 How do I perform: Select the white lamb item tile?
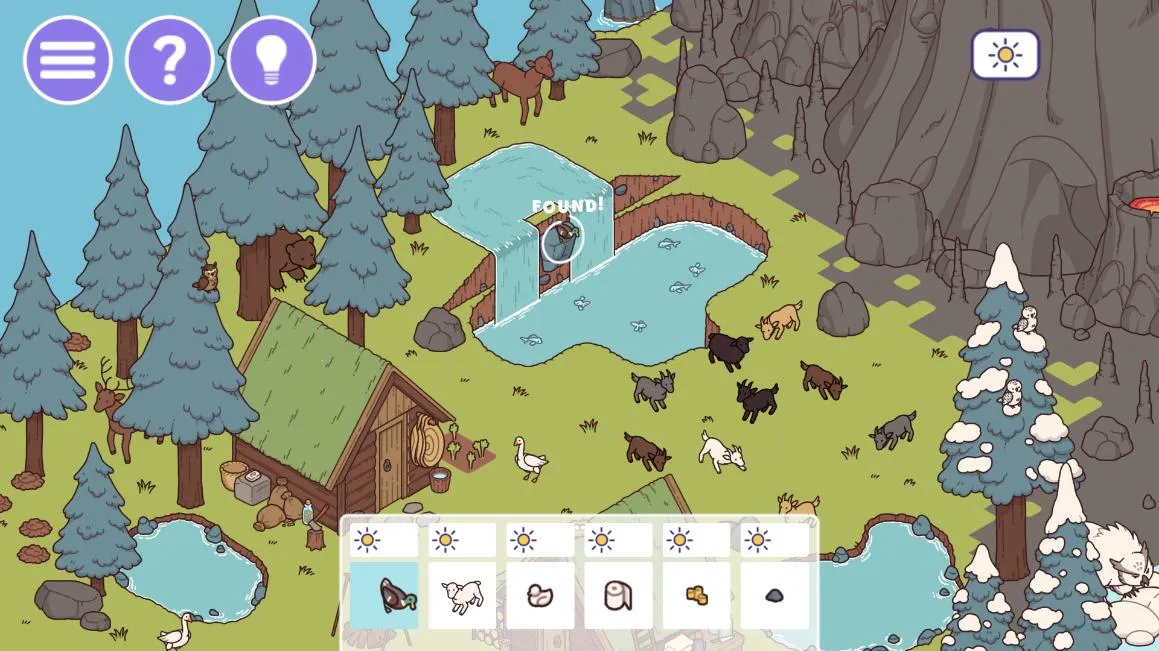pos(462,595)
